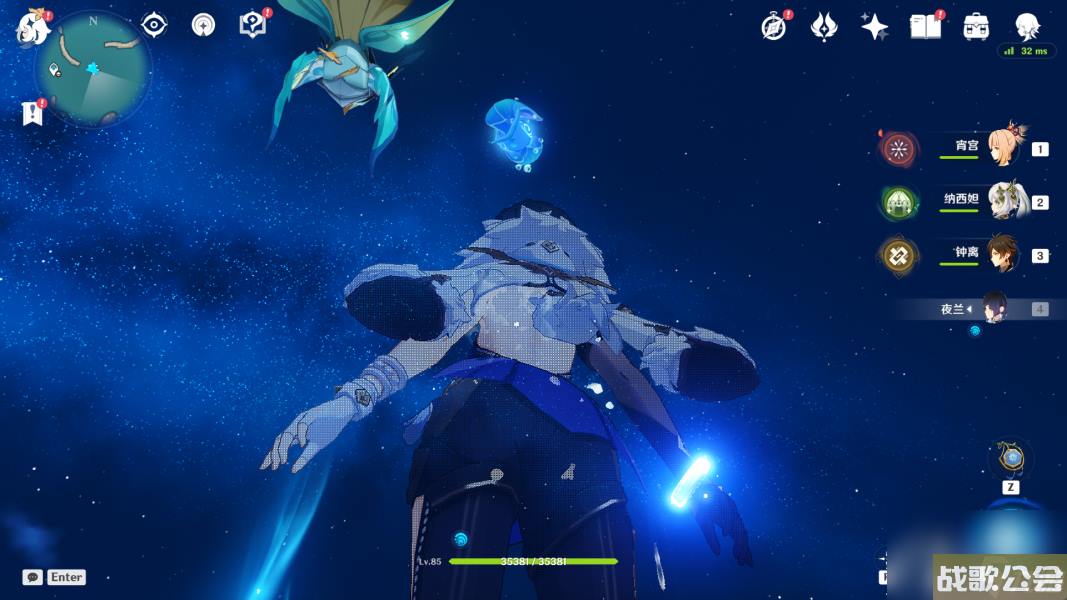
Task: Open the winged battle pass icon
Action: click(823, 27)
